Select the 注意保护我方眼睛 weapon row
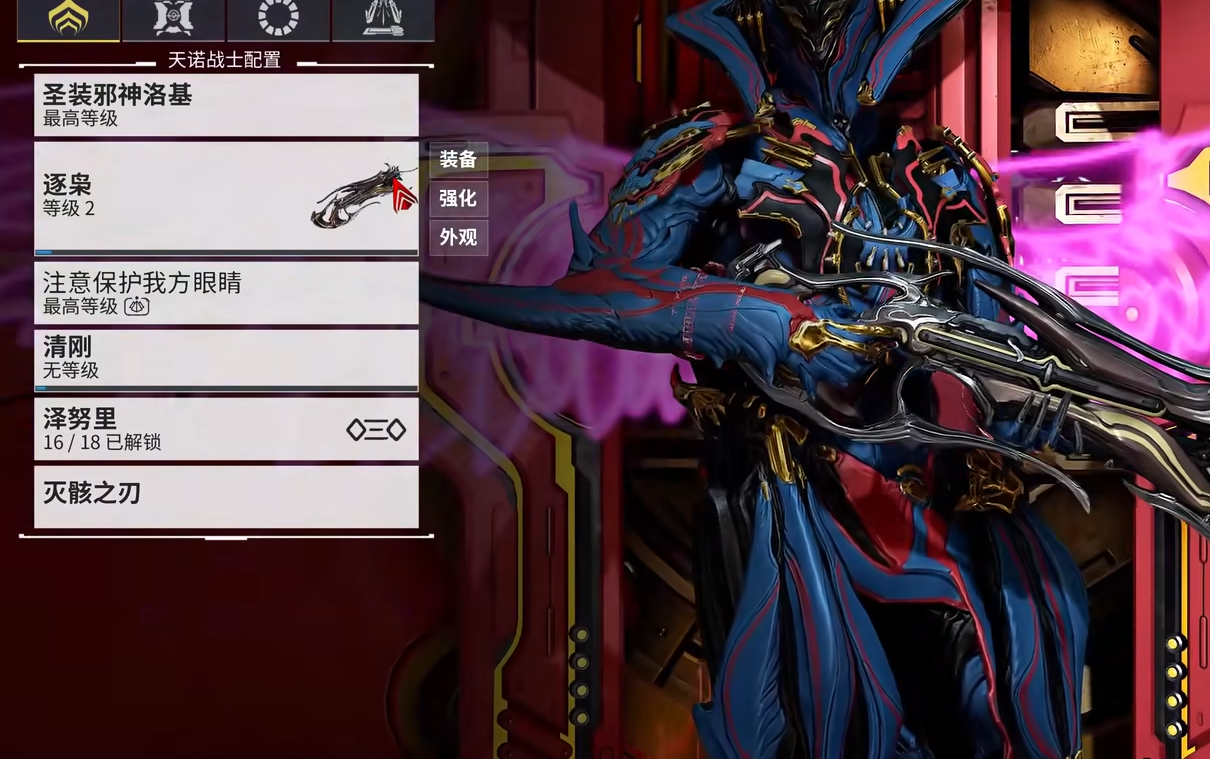Viewport: 1210px width, 759px height. pyautogui.click(x=226, y=293)
